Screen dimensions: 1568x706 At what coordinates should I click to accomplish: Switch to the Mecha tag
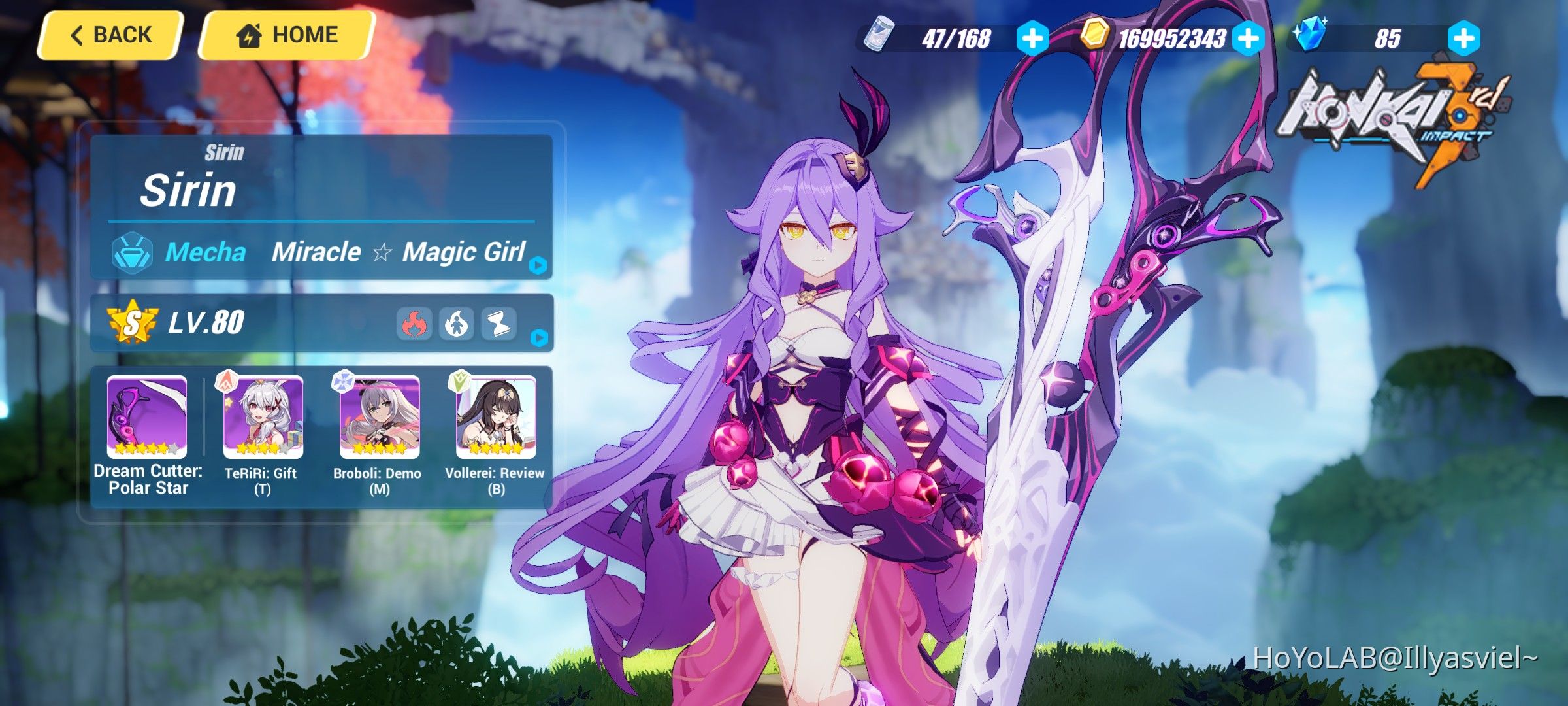tap(206, 252)
